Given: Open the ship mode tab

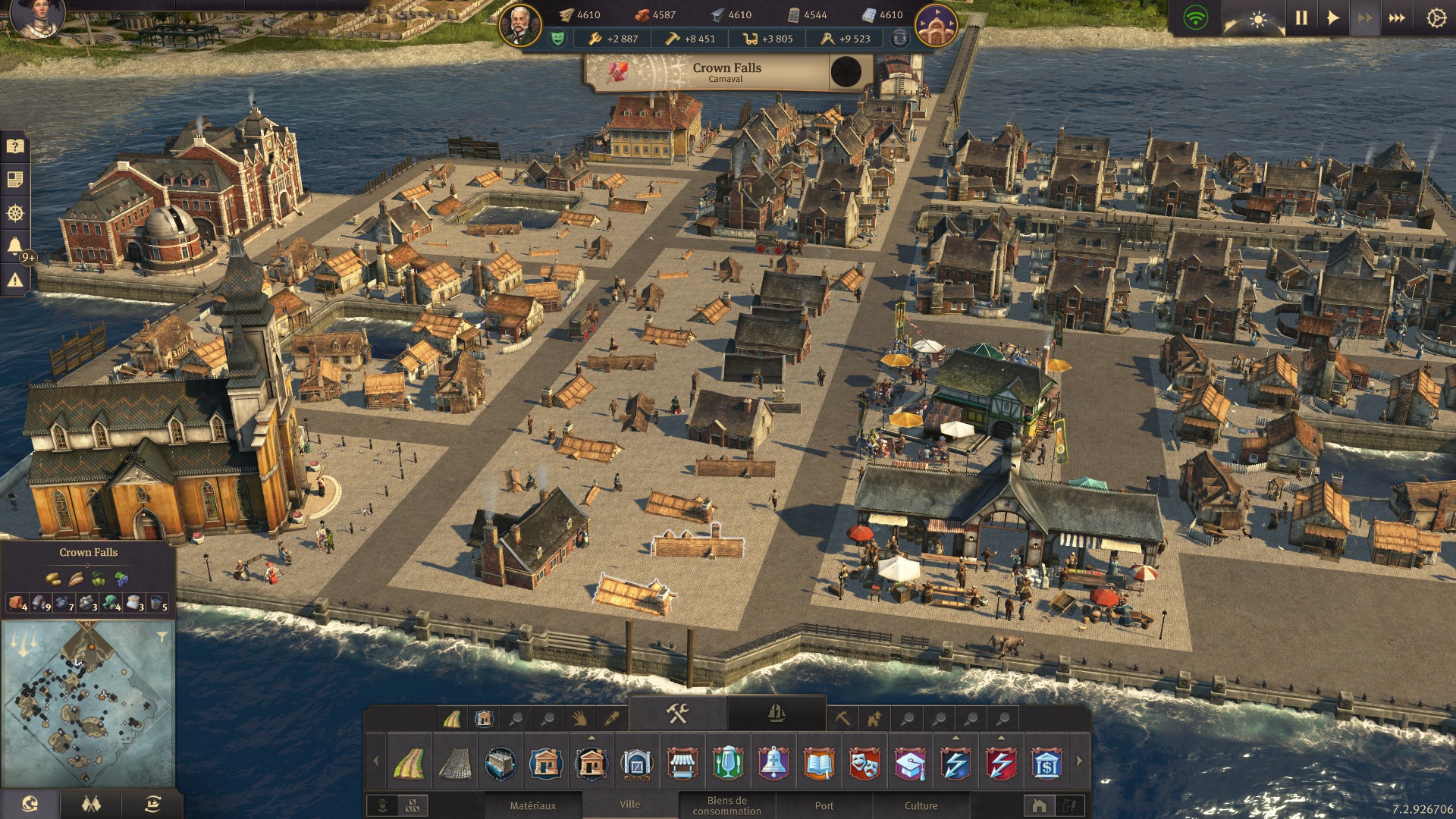Looking at the screenshot, I should tap(776, 714).
